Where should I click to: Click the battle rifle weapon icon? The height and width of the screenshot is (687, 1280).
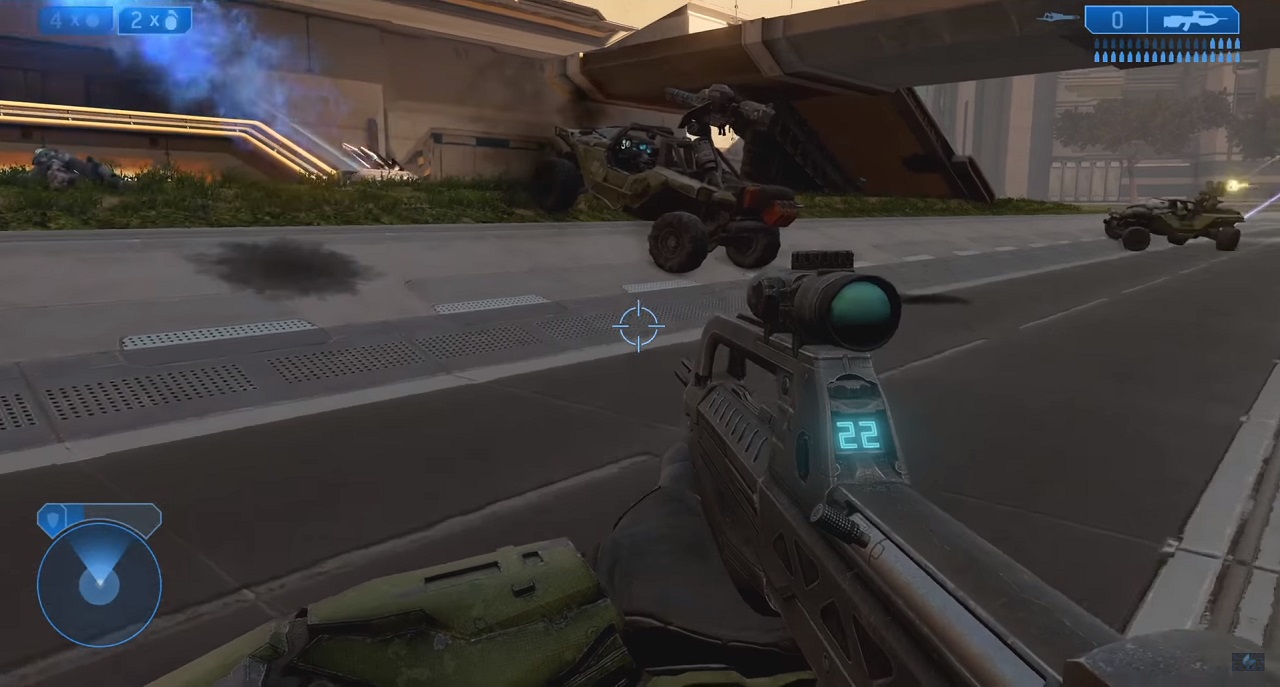click(x=1194, y=20)
